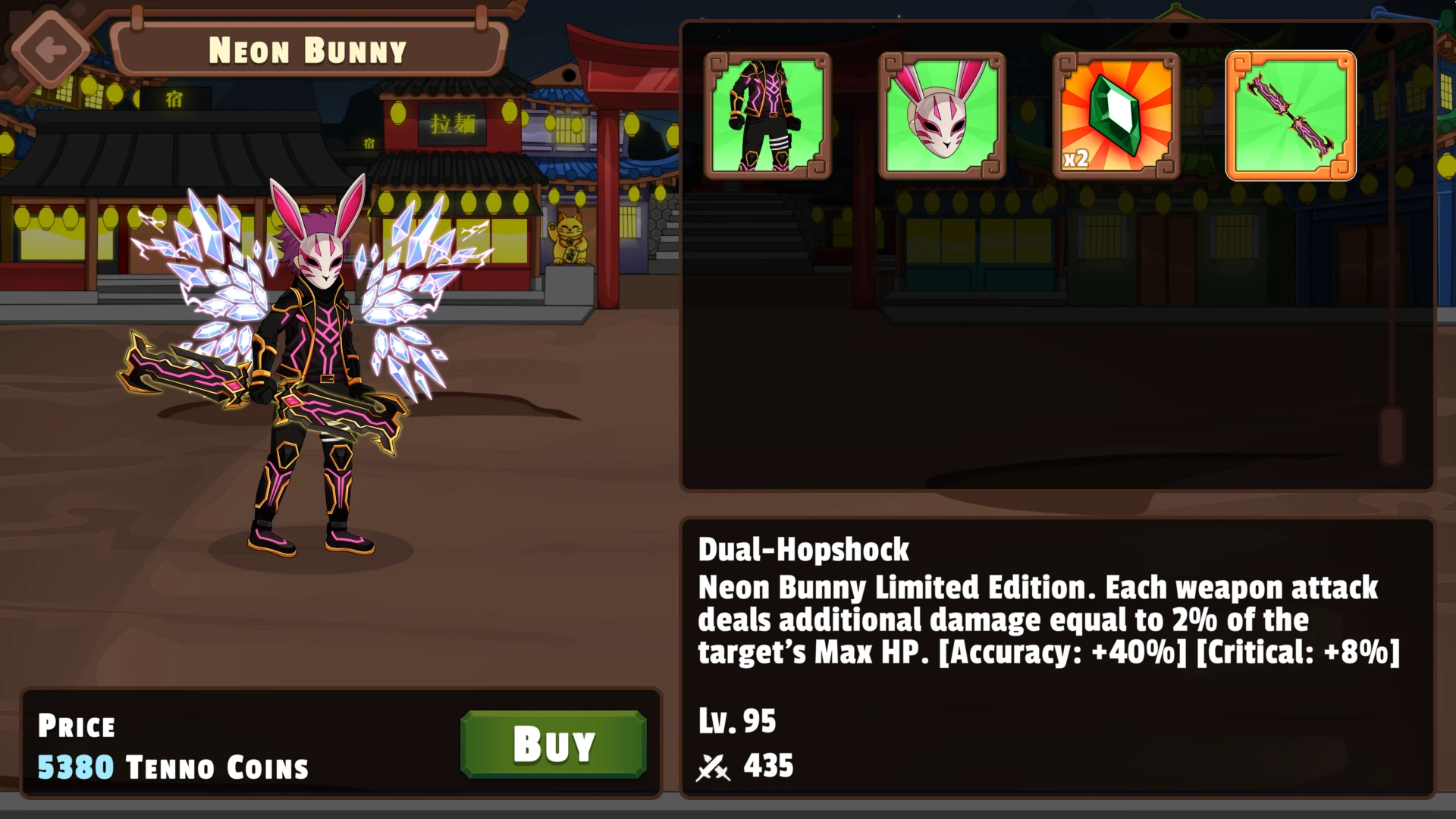Select the Neon Bunny outfit item
1456x819 pixels.
767,116
